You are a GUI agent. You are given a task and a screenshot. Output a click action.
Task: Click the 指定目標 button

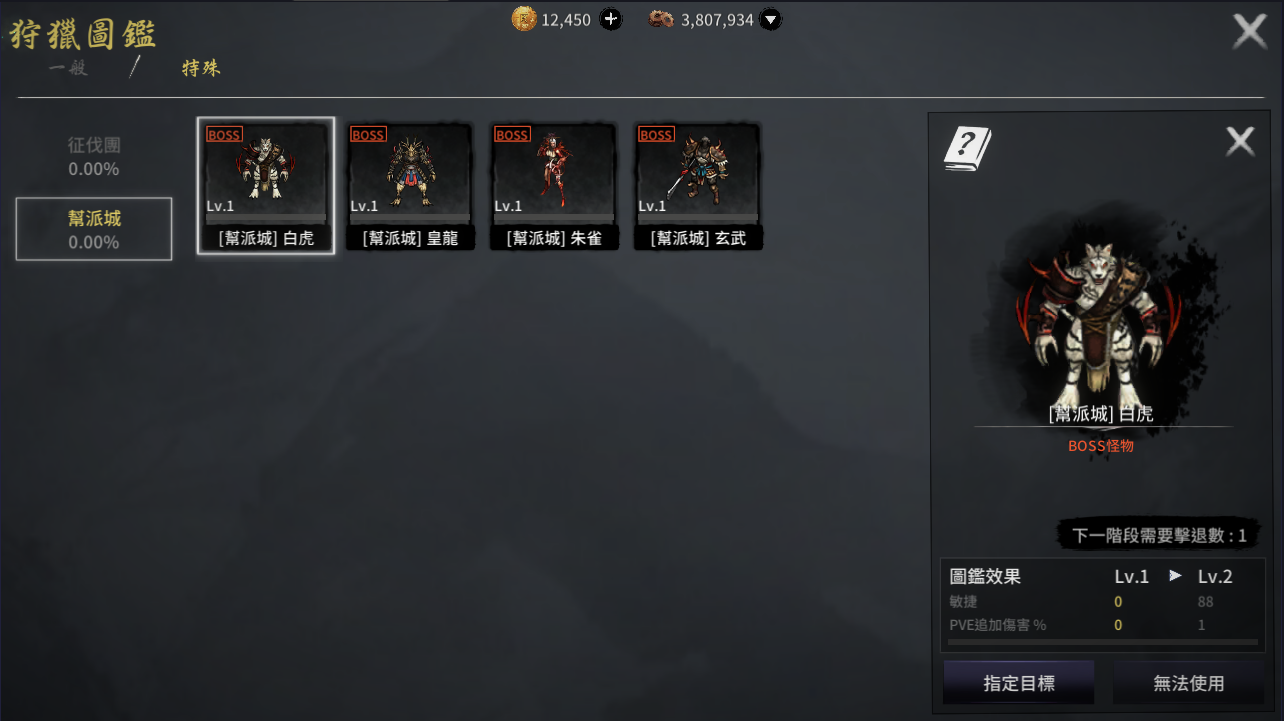(1018, 683)
